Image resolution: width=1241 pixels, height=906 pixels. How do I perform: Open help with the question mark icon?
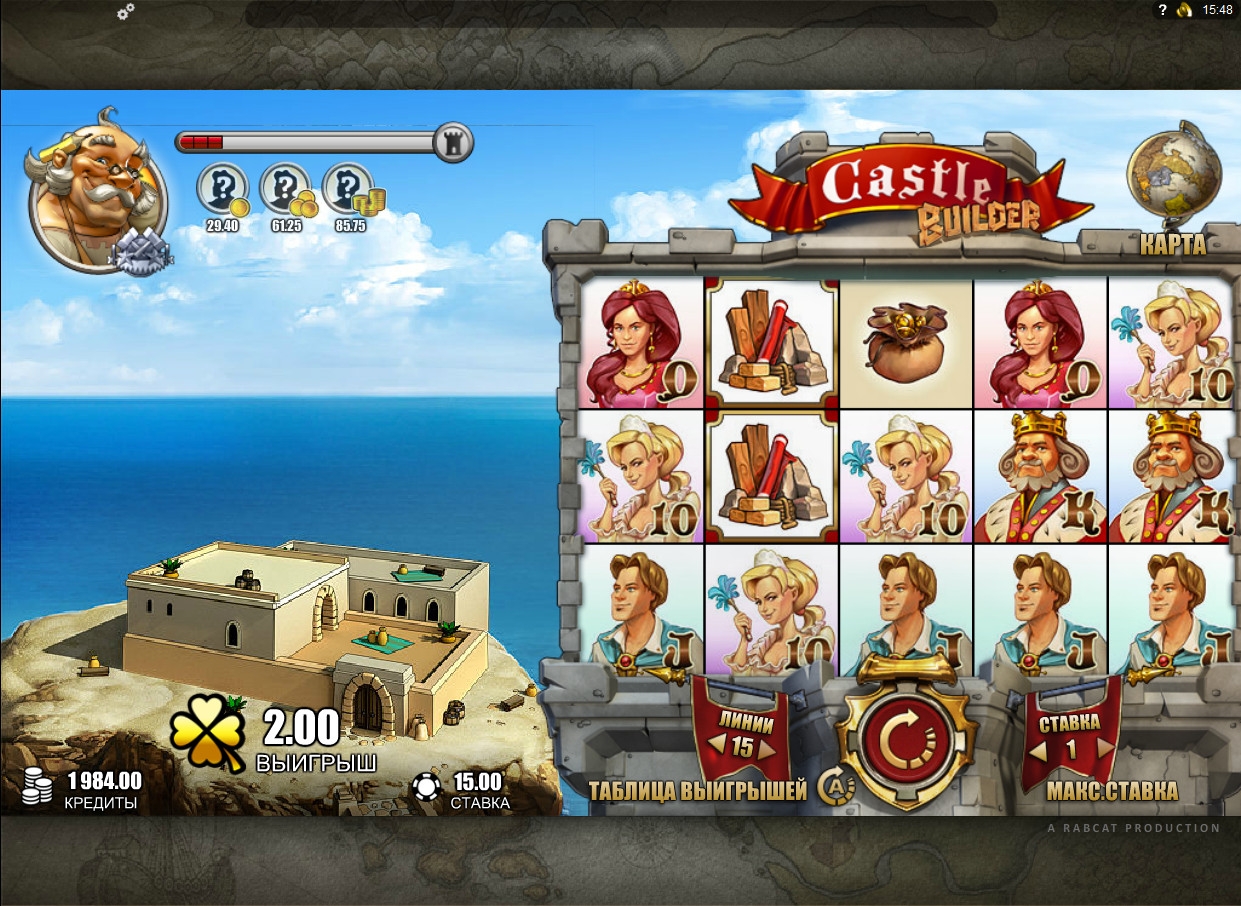(x=1162, y=10)
